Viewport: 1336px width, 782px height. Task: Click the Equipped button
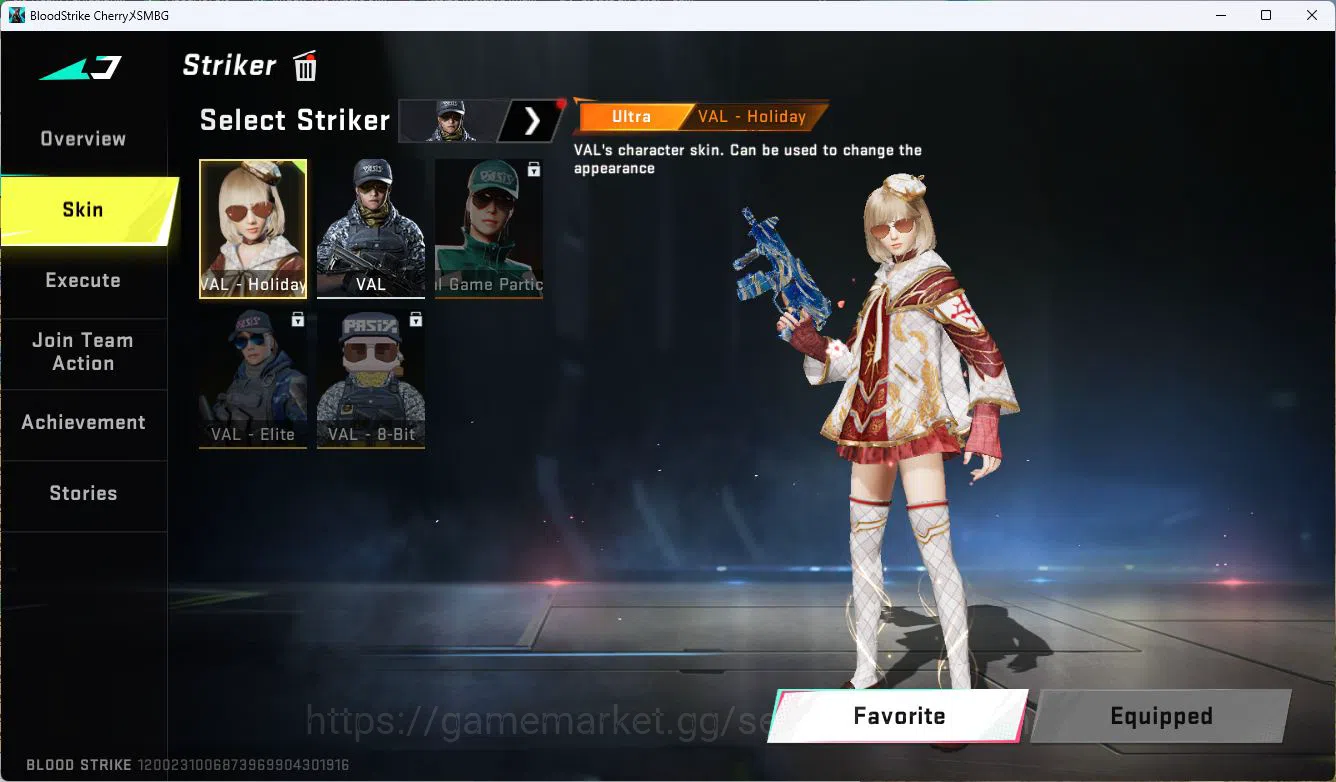(1160, 716)
